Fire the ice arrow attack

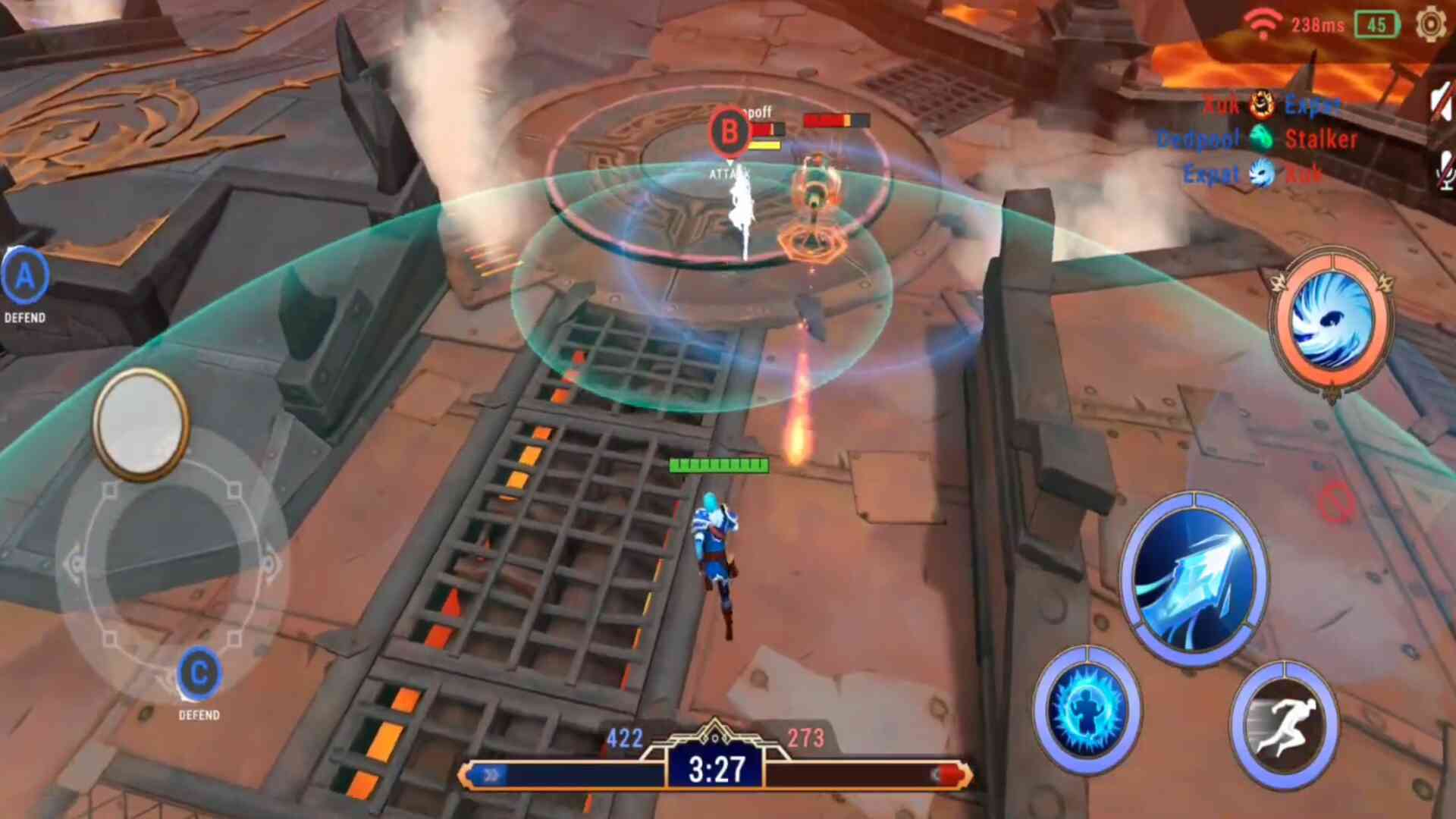click(1193, 580)
